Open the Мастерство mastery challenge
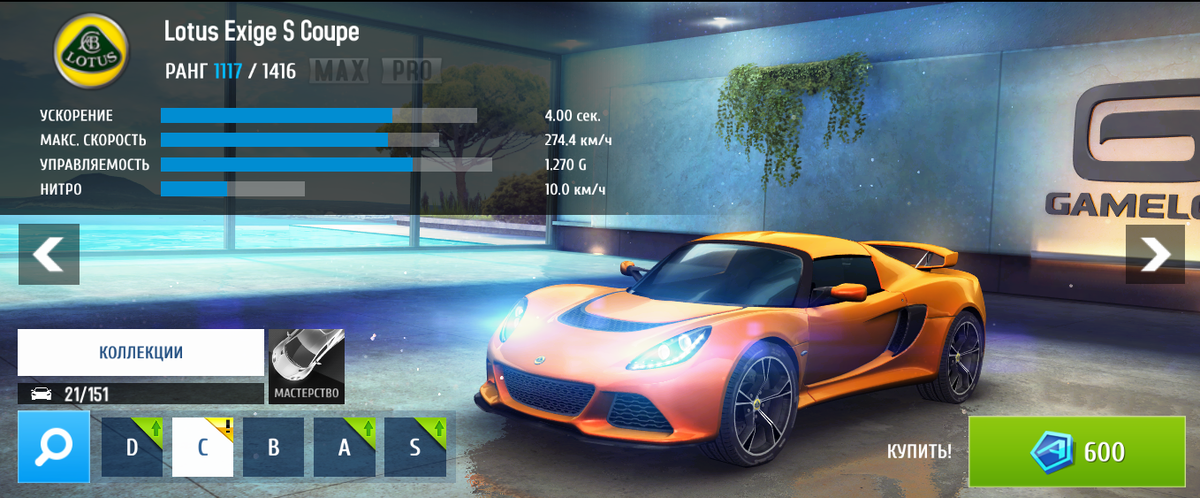This screenshot has height=498, width=1200. tap(307, 366)
